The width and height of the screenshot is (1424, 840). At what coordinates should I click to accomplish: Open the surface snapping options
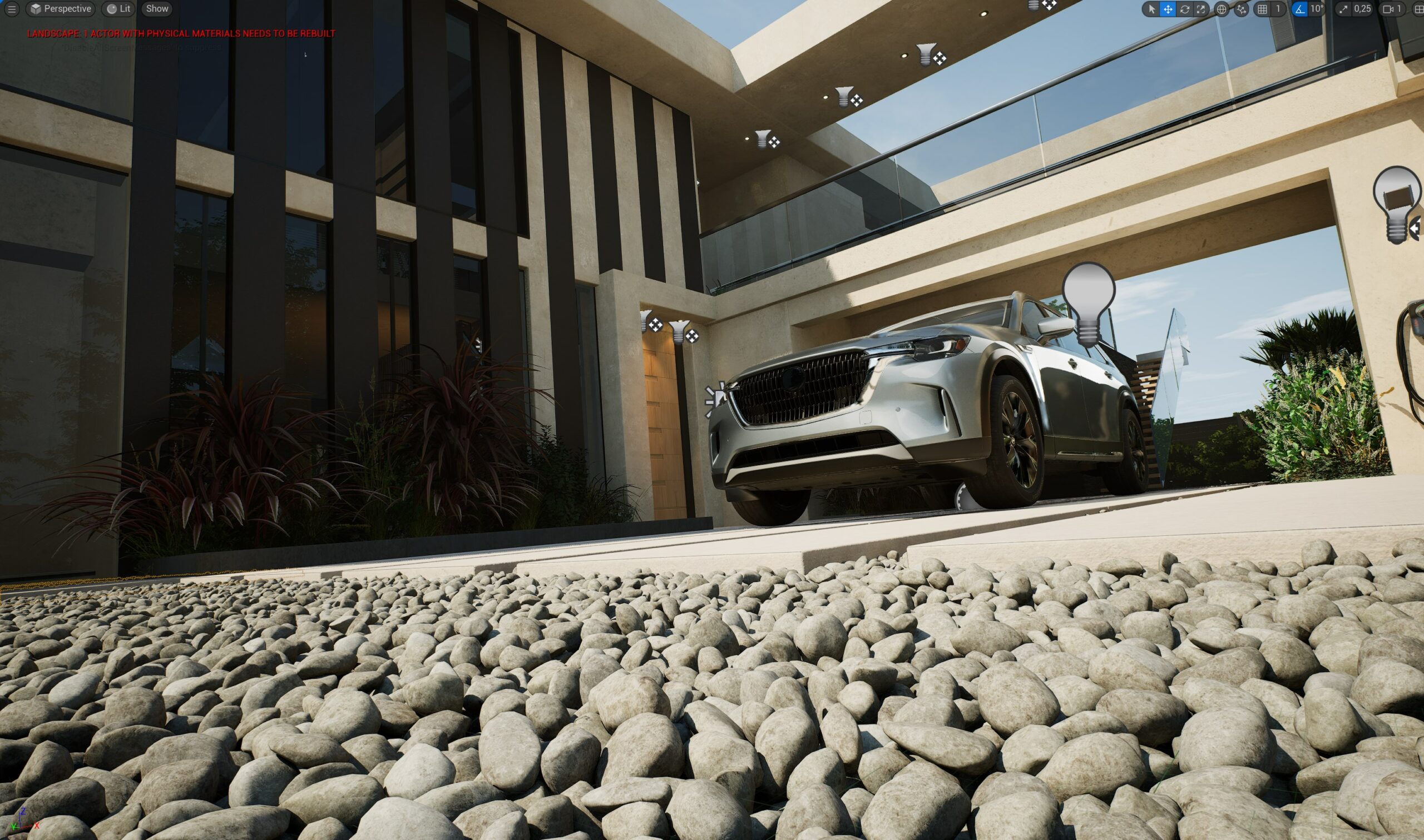1241,9
